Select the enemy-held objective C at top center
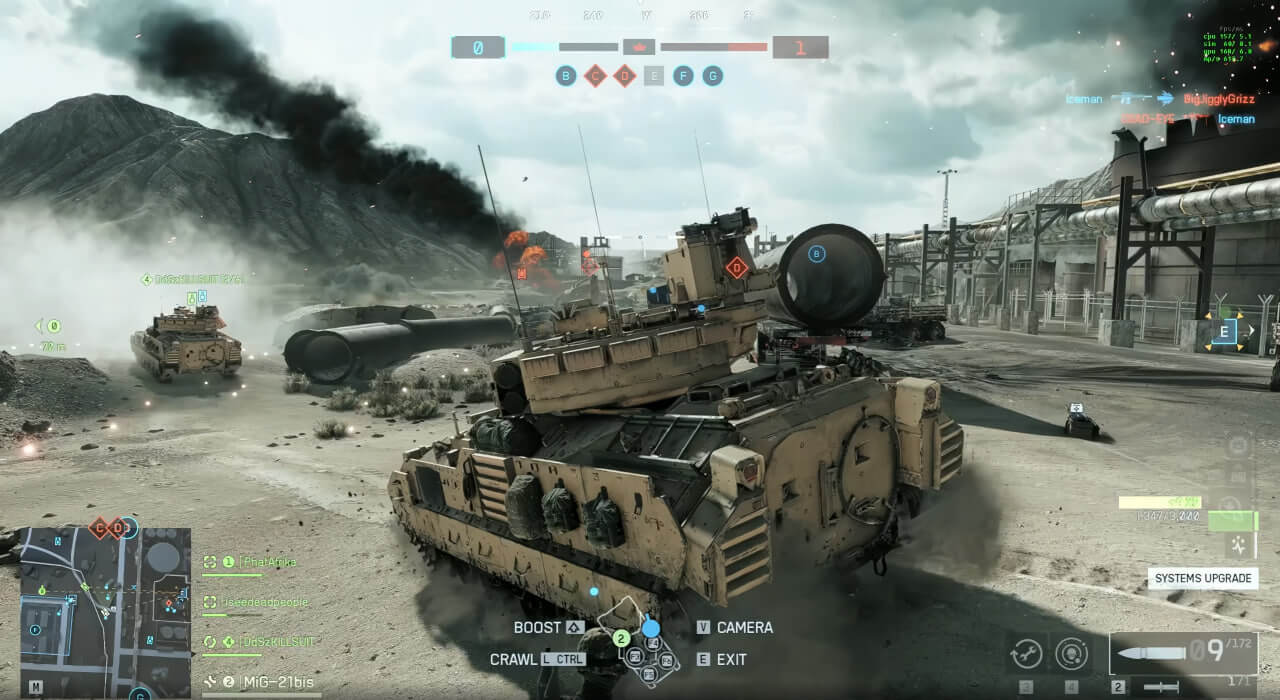Image resolution: width=1280 pixels, height=700 pixels. tap(595, 76)
